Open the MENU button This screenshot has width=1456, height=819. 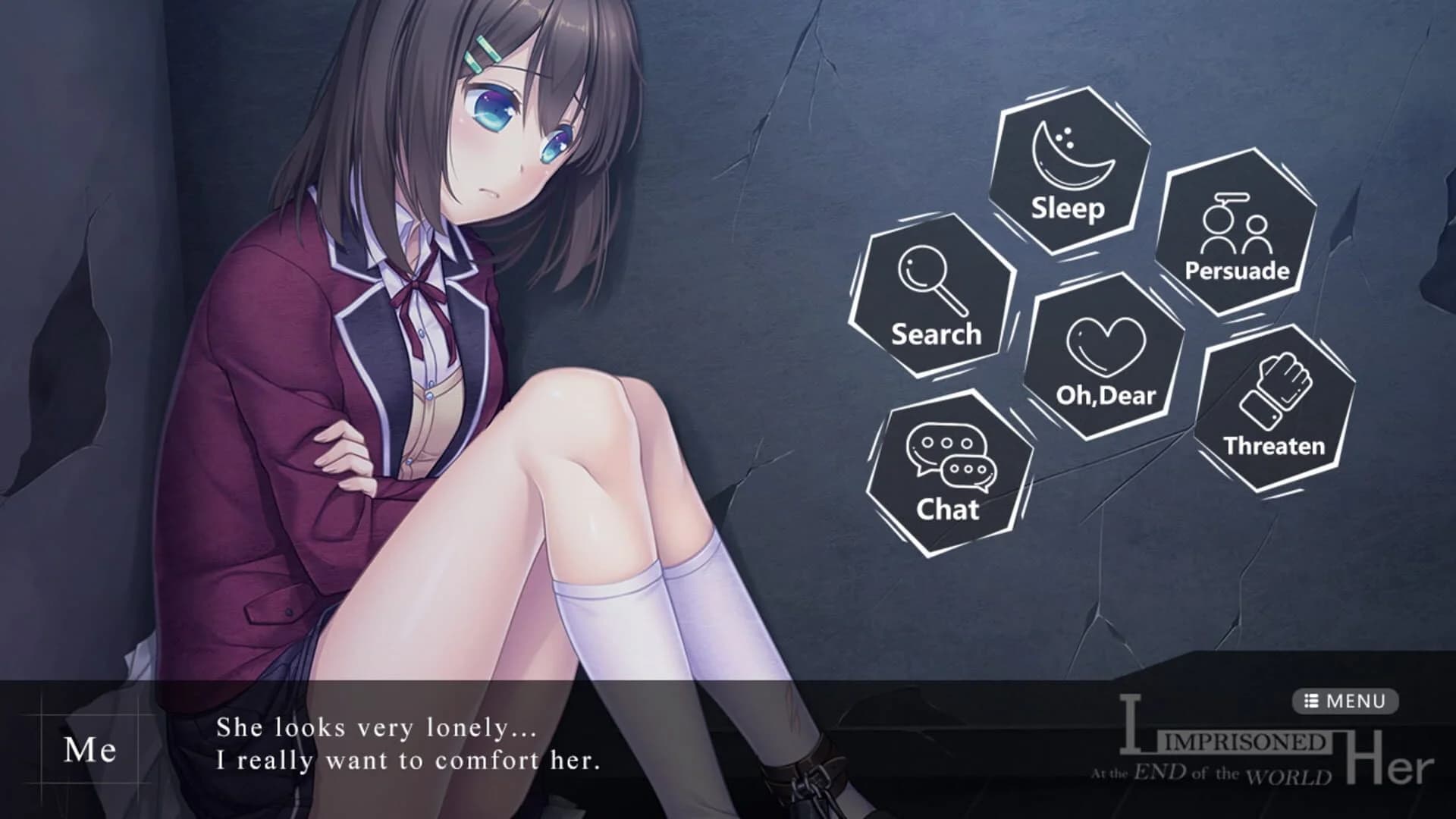tap(1345, 701)
